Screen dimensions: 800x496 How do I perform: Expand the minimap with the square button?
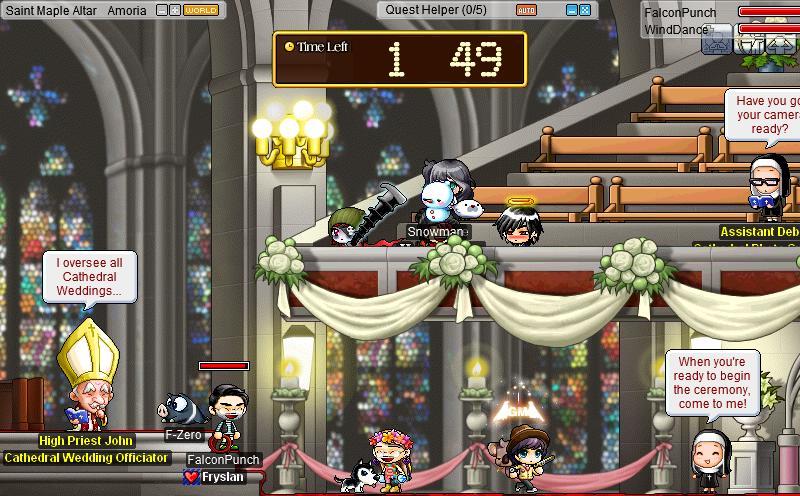(175, 10)
